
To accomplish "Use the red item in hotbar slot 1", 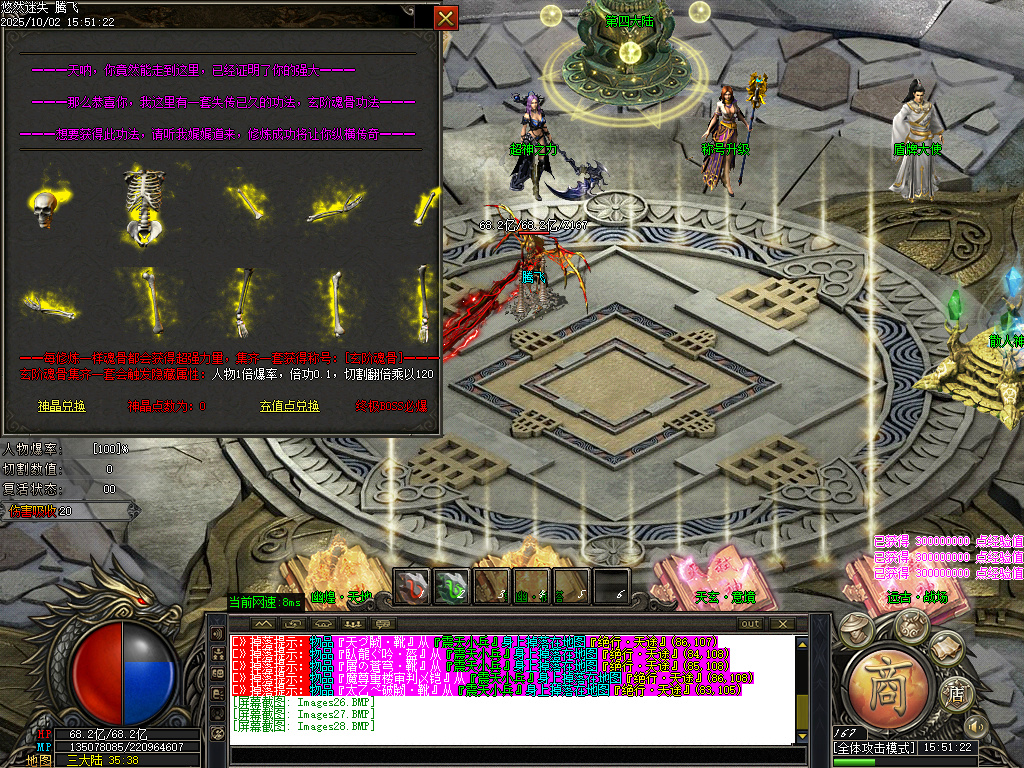I will 411,586.
